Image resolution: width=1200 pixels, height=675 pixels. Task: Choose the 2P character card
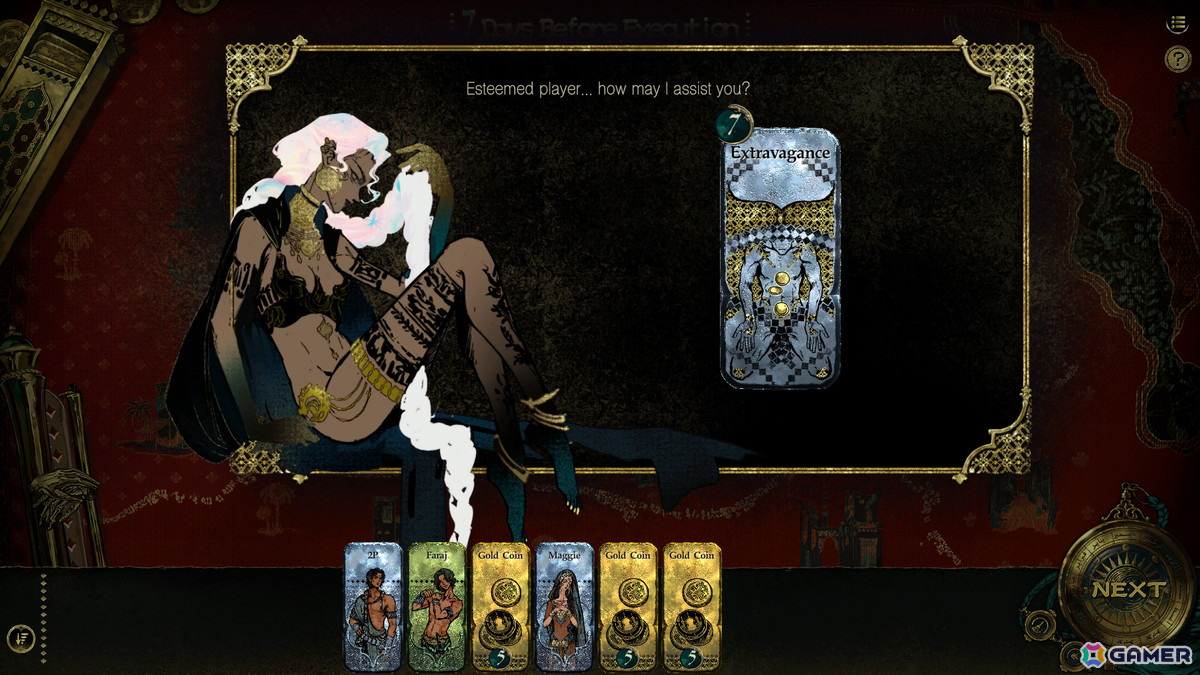pyautogui.click(x=372, y=607)
